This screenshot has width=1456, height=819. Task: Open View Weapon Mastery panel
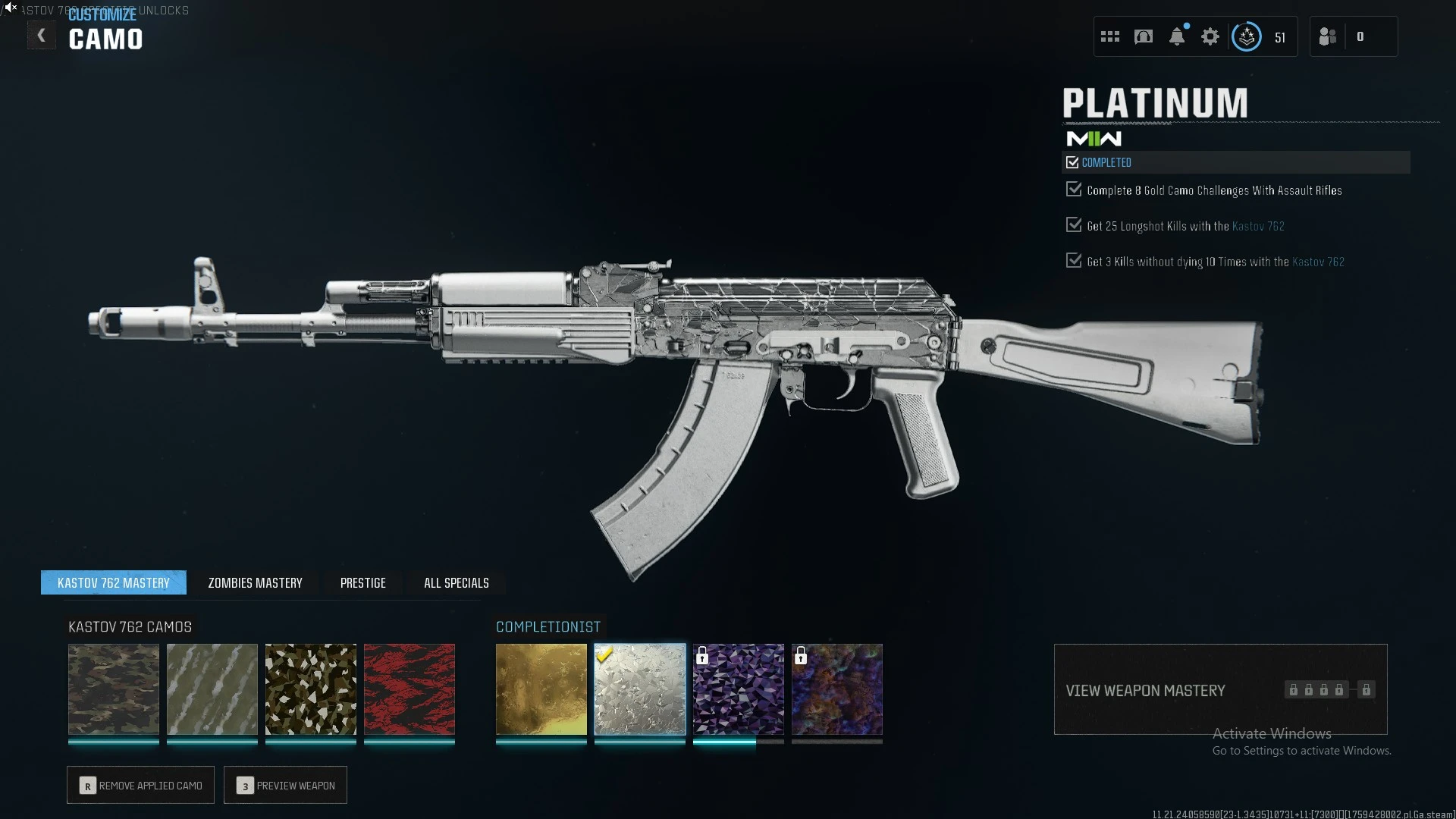click(1220, 690)
